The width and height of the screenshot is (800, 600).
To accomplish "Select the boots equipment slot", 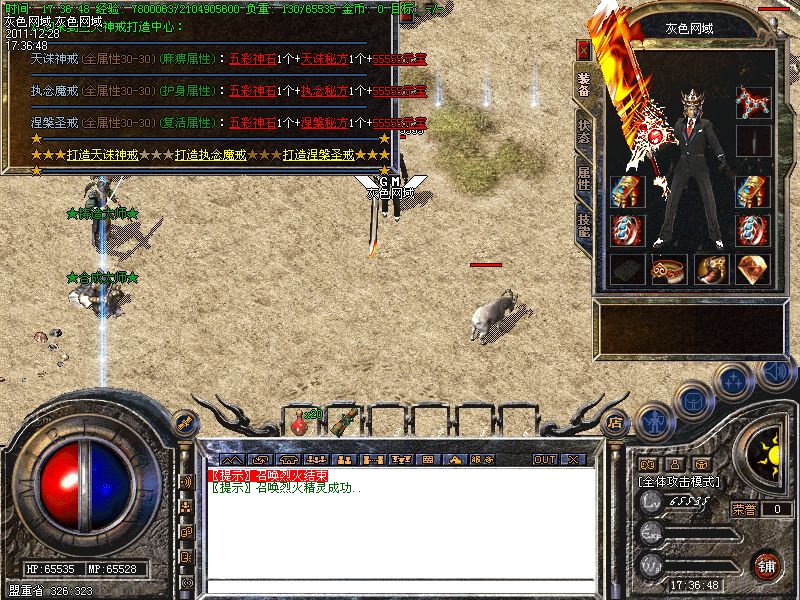I will [x=711, y=268].
